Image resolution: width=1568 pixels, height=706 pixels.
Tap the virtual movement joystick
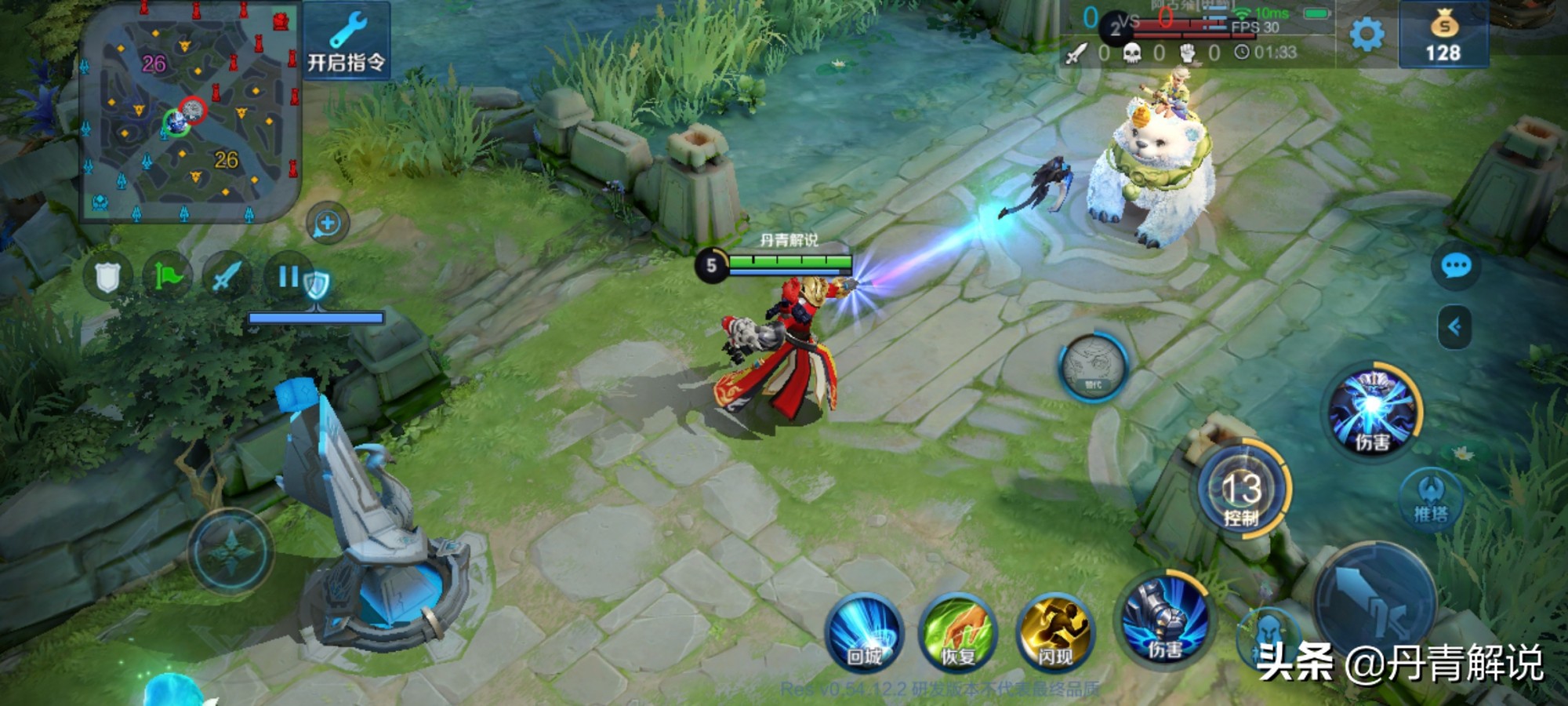coord(230,551)
